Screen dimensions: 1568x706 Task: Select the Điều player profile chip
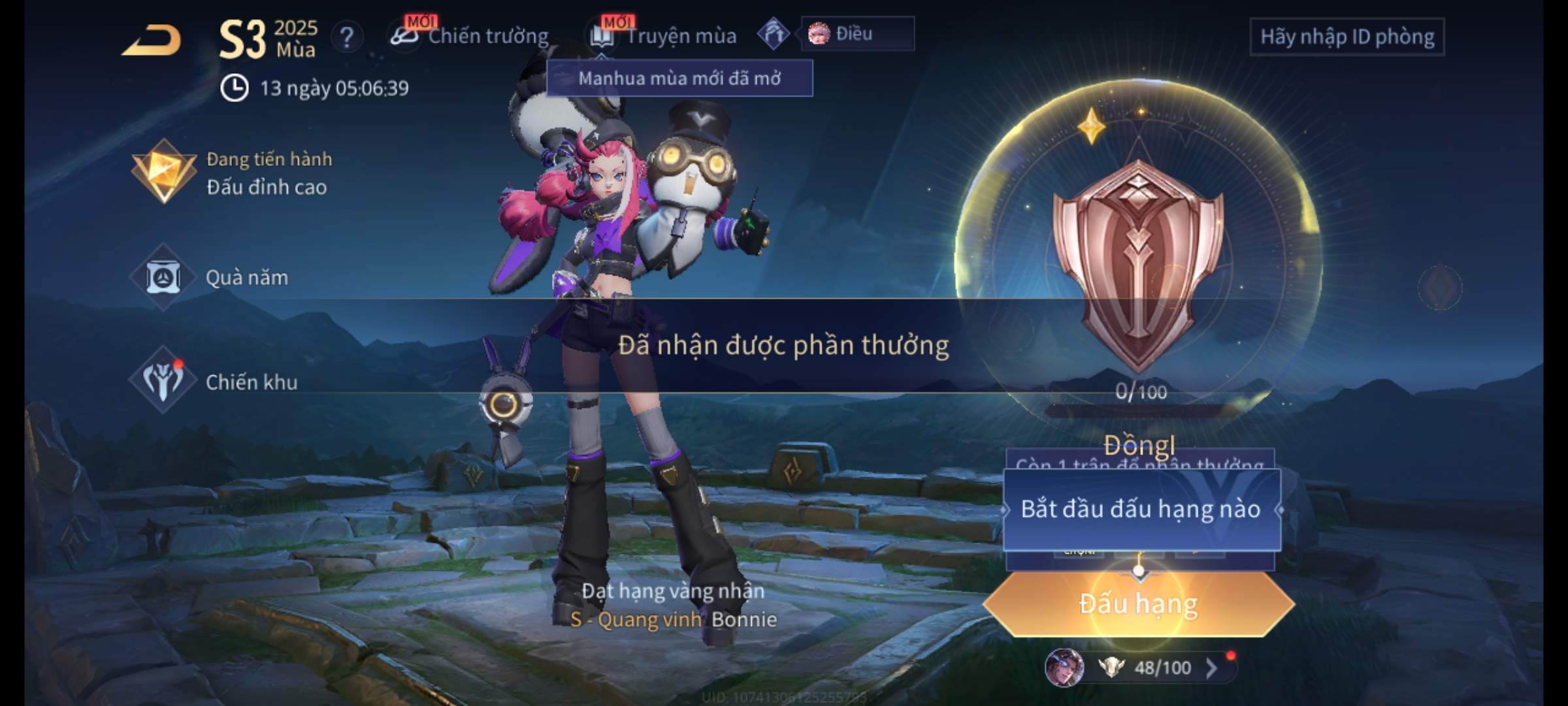point(857,34)
